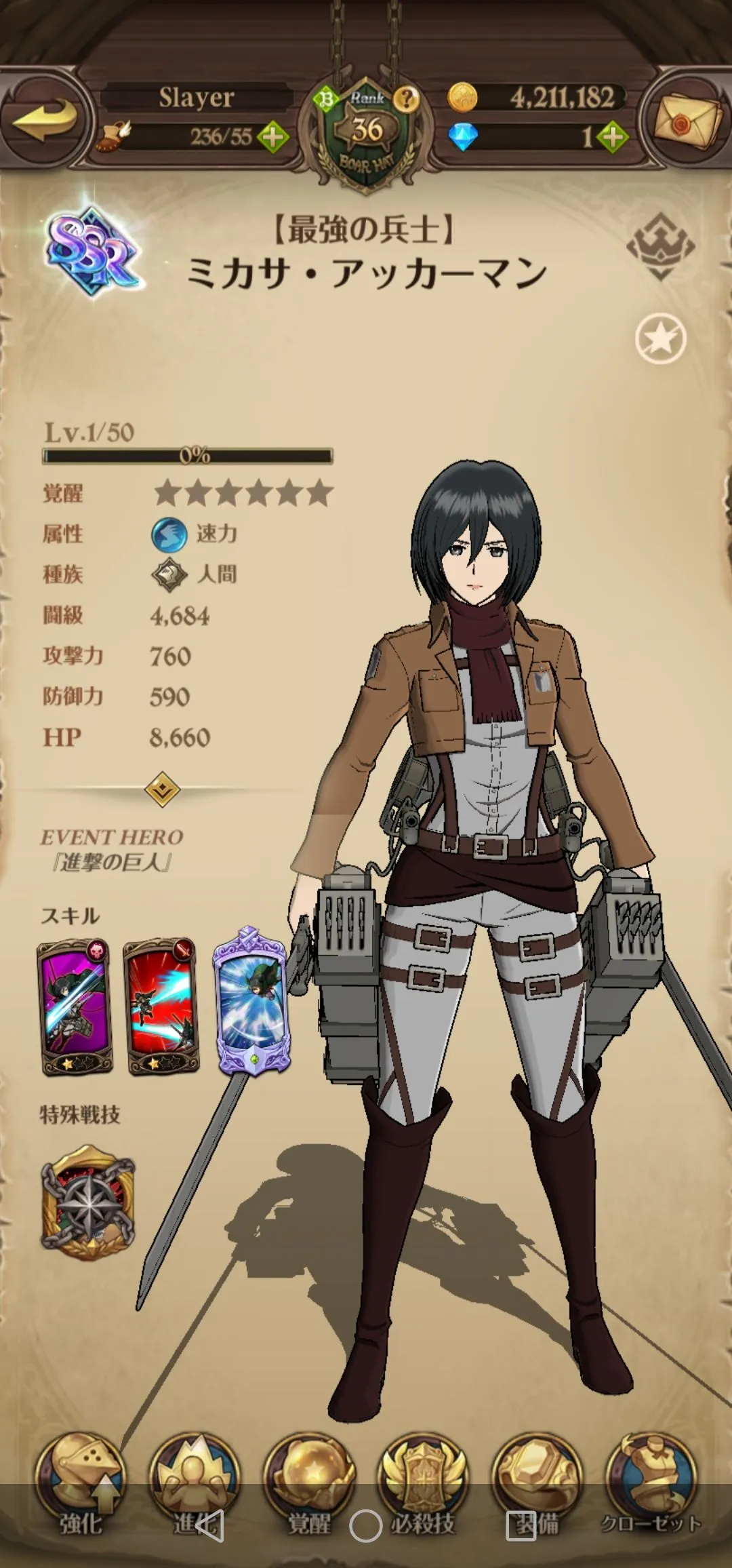Toggle the star favorite button
Viewport: 732px width, 1568px height.
(660, 338)
